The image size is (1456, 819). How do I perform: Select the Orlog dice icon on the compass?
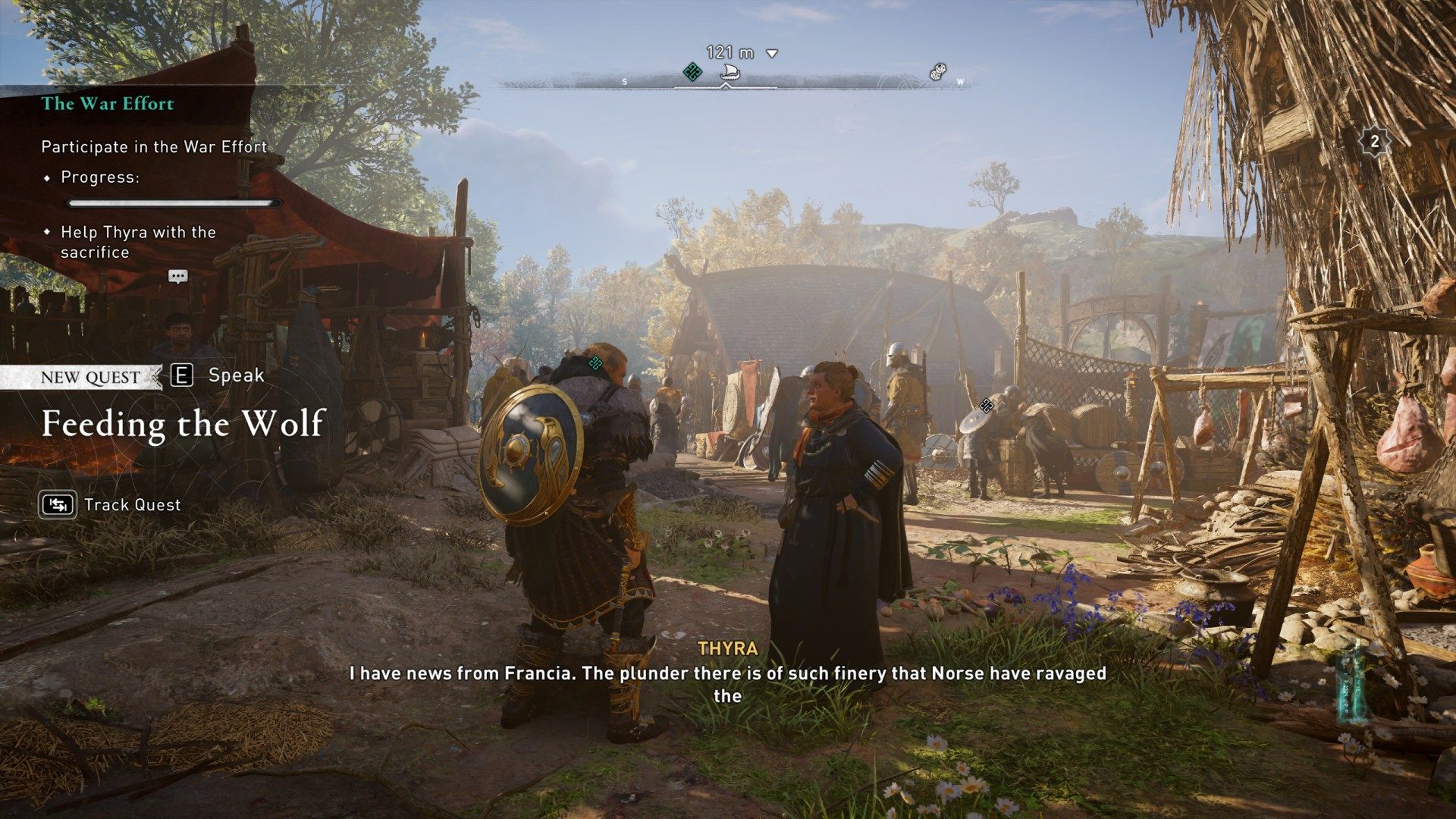[x=938, y=72]
